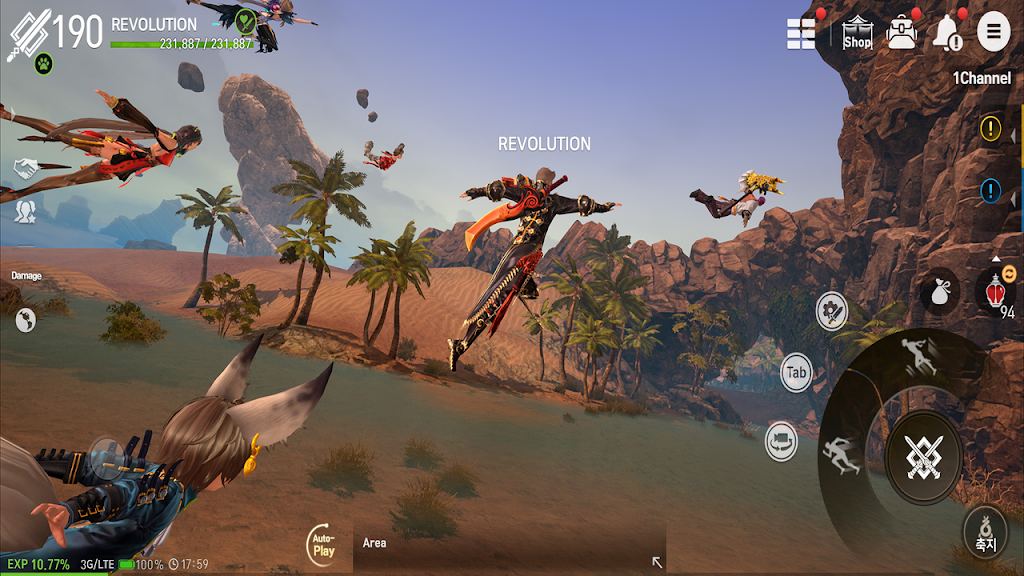Image resolution: width=1024 pixels, height=576 pixels.
Task: Open the hamburger main menu
Action: pyautogui.click(x=993, y=32)
